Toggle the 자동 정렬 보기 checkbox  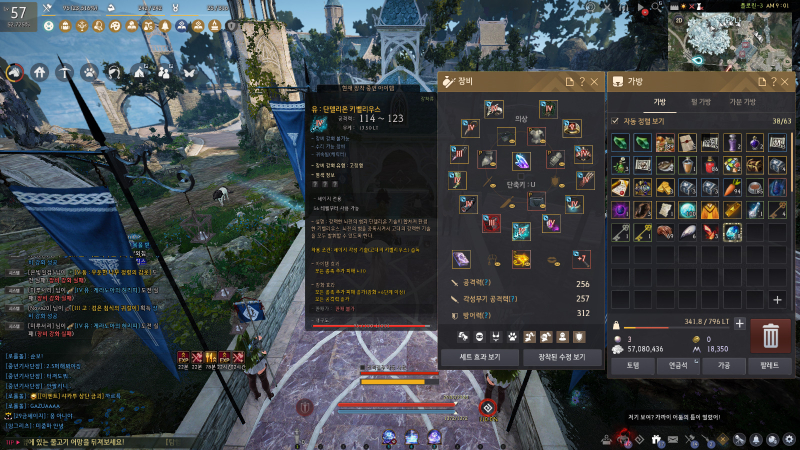616,121
